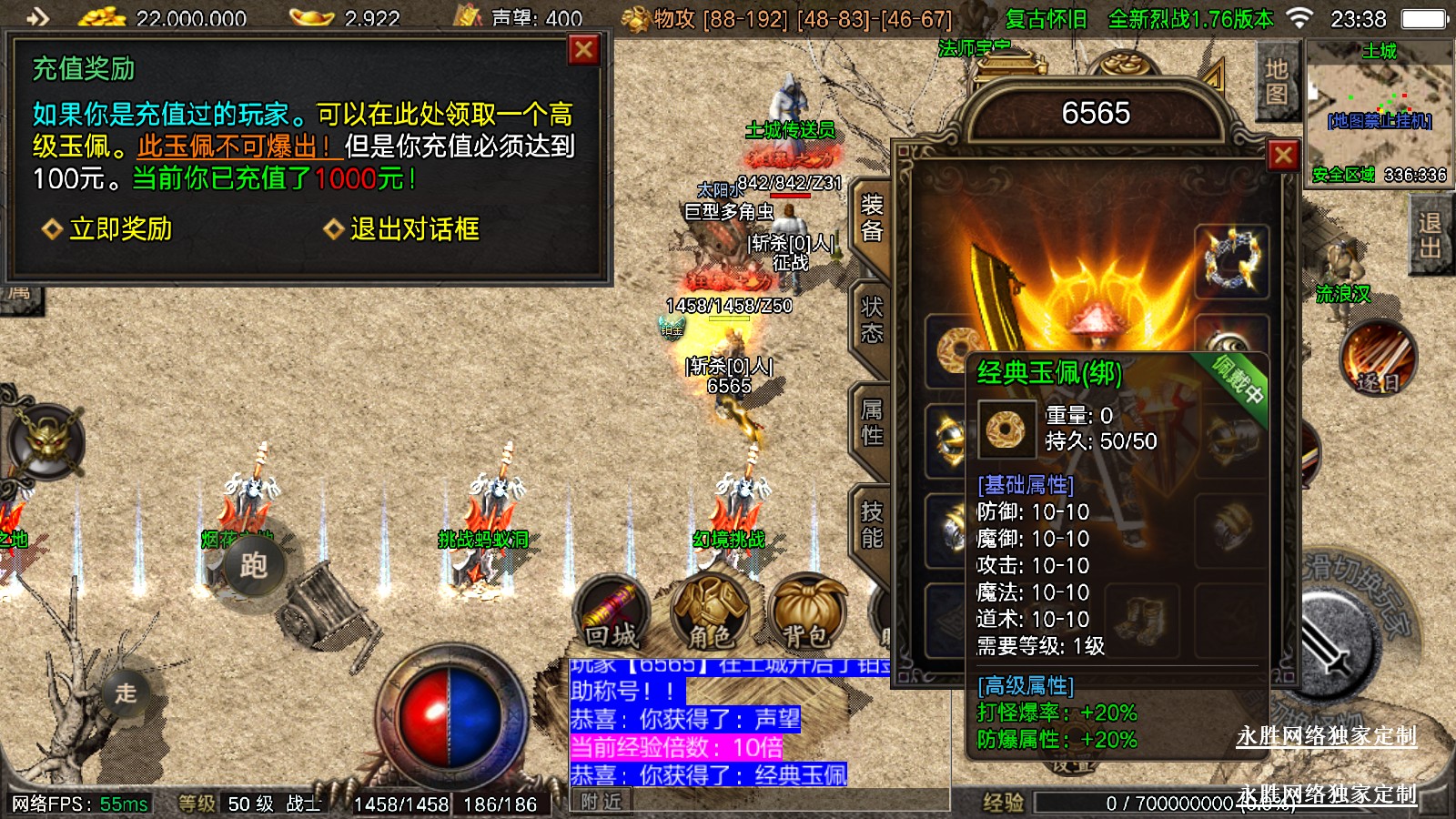Toggle the 走 walk movement button
1456x819 pixels.
click(x=126, y=693)
